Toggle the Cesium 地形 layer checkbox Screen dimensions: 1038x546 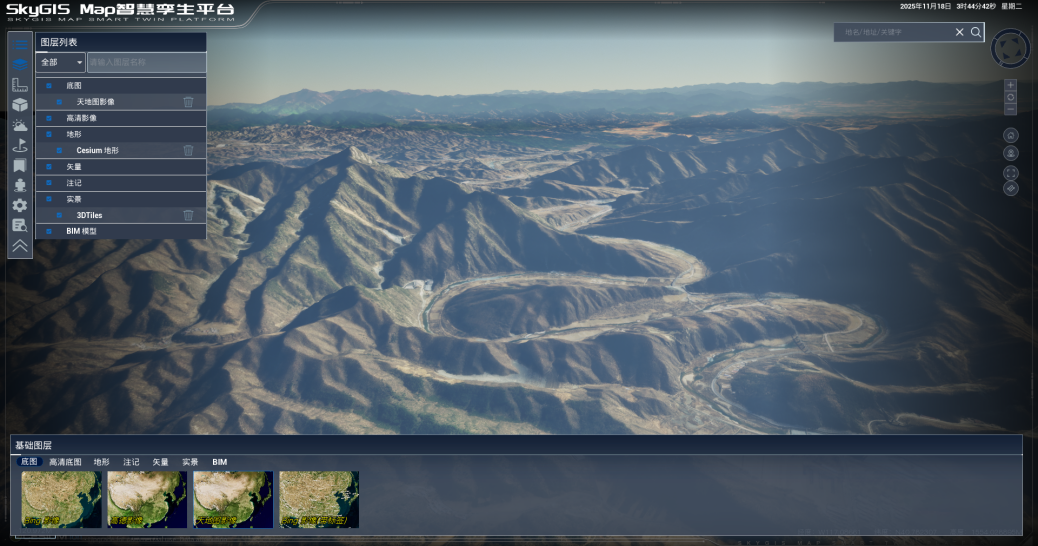click(x=59, y=150)
